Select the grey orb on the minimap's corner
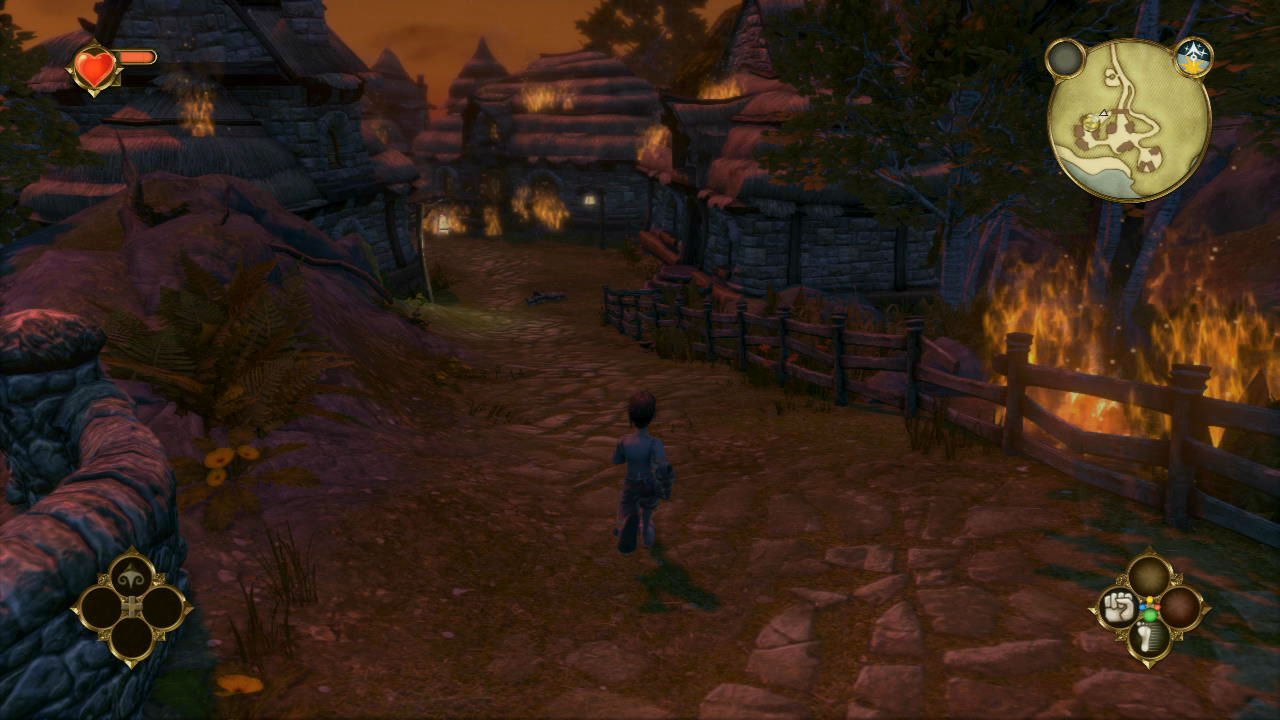This screenshot has height=720, width=1280. tap(1065, 58)
